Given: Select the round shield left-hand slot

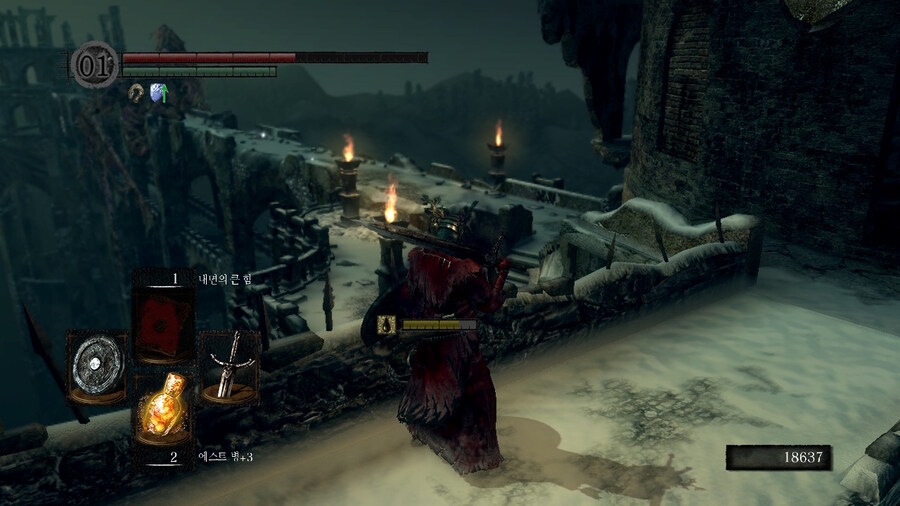Looking at the screenshot, I should (x=96, y=366).
